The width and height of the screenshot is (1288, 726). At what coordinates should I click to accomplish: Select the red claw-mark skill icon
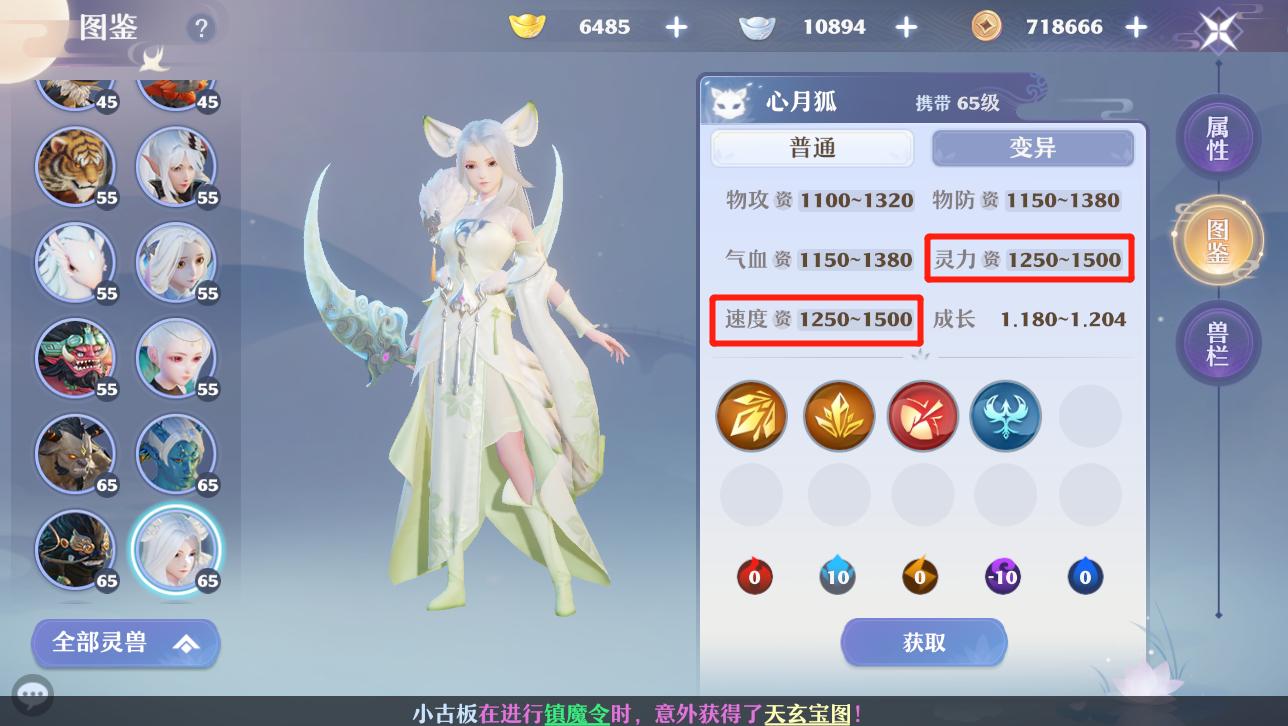click(922, 415)
